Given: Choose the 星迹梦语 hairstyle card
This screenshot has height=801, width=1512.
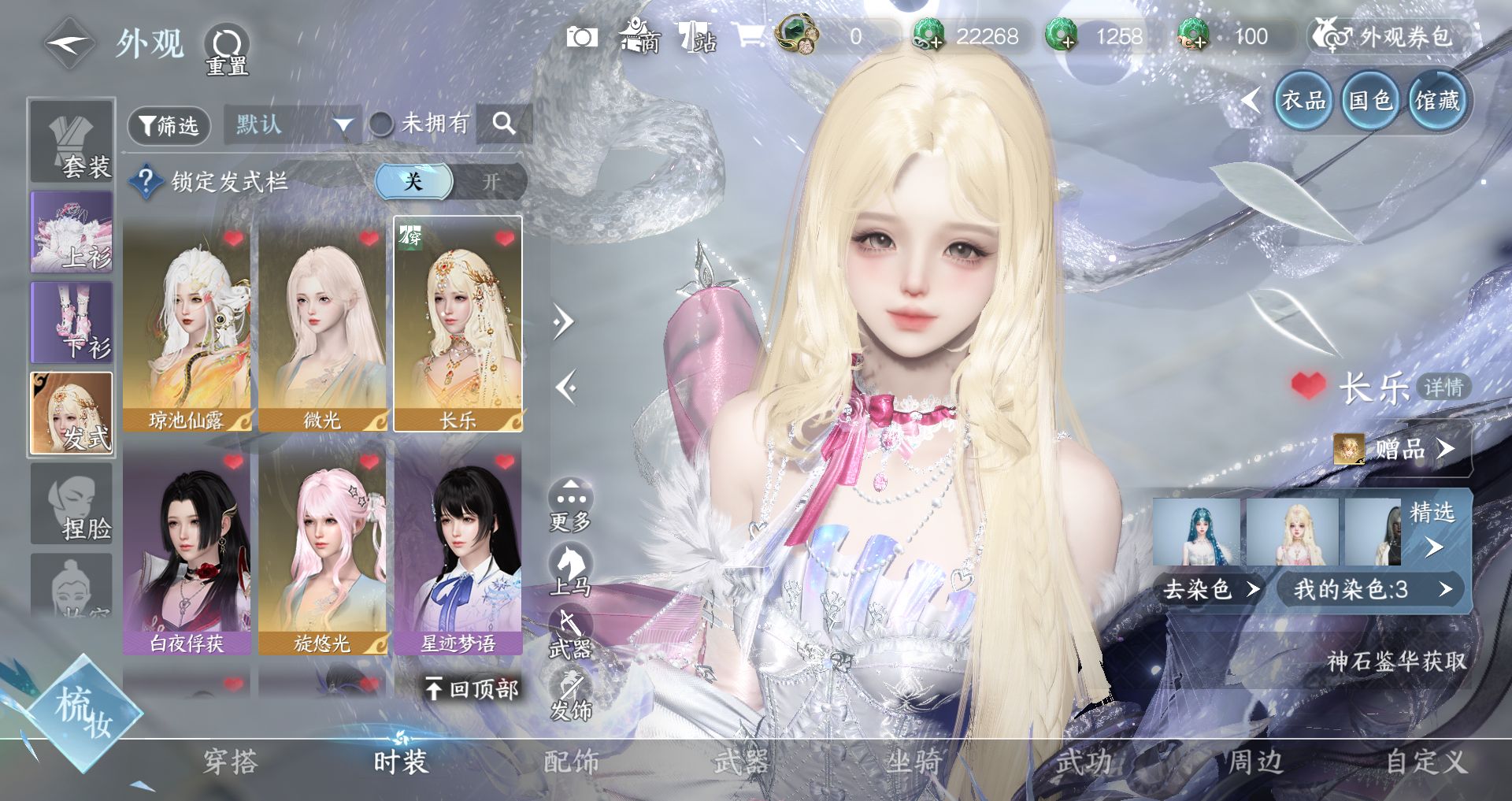Looking at the screenshot, I should tap(458, 547).
